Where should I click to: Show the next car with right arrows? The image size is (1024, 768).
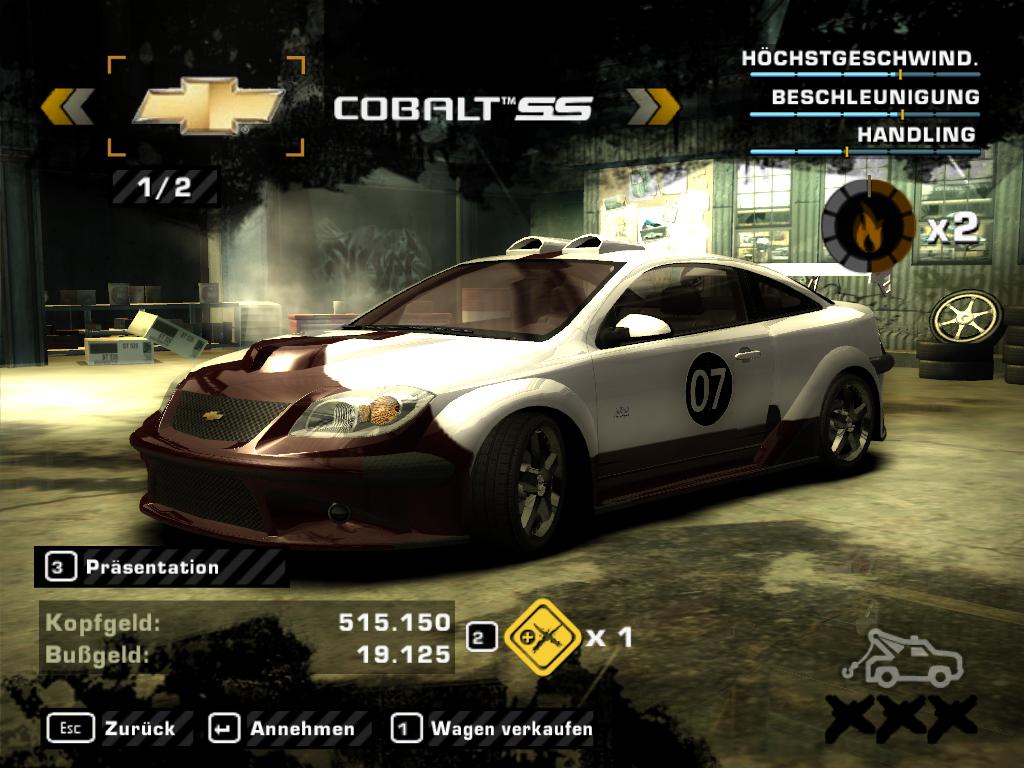tap(653, 106)
